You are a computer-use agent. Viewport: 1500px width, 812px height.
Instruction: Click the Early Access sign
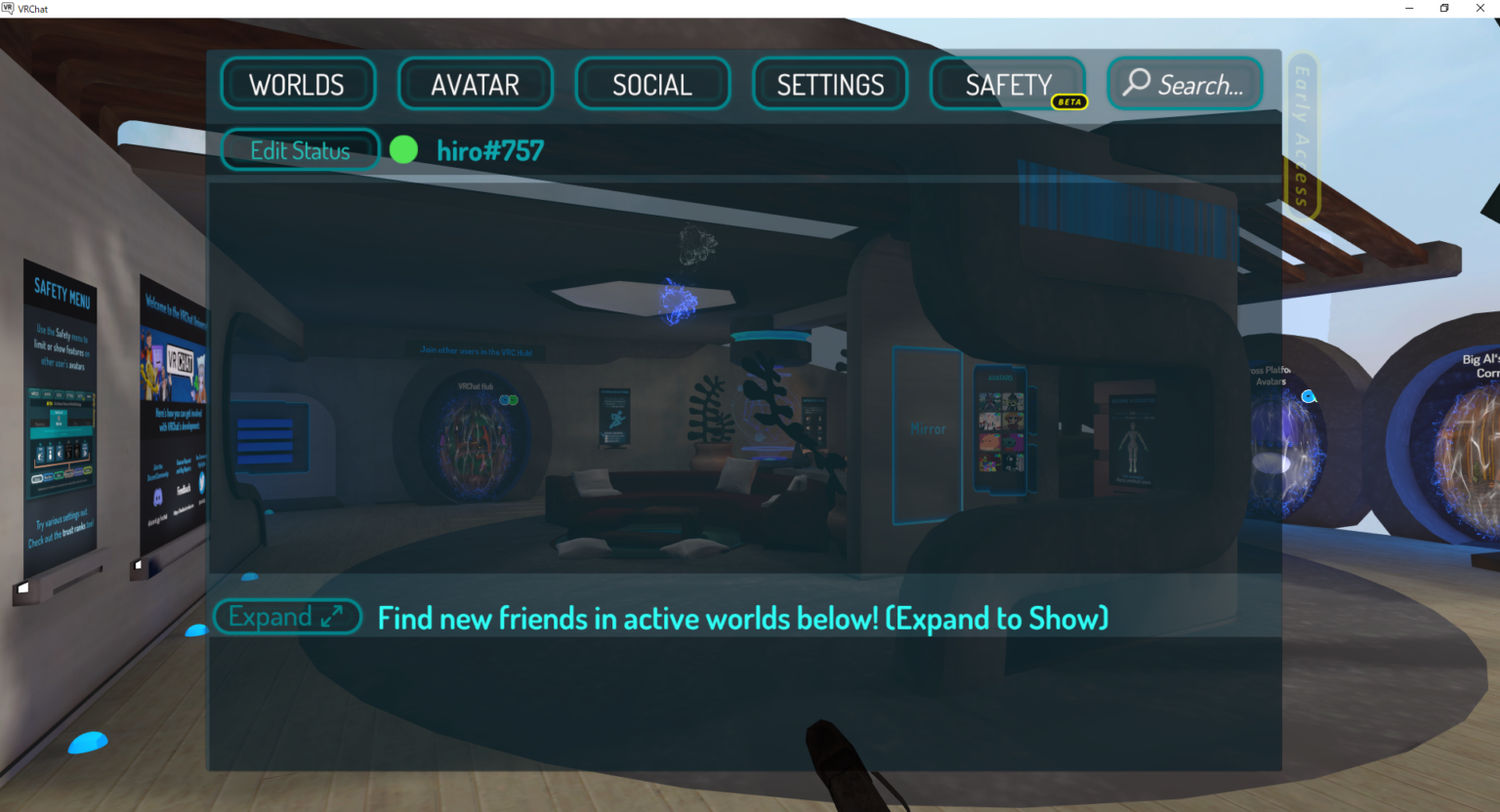pyautogui.click(x=1302, y=132)
